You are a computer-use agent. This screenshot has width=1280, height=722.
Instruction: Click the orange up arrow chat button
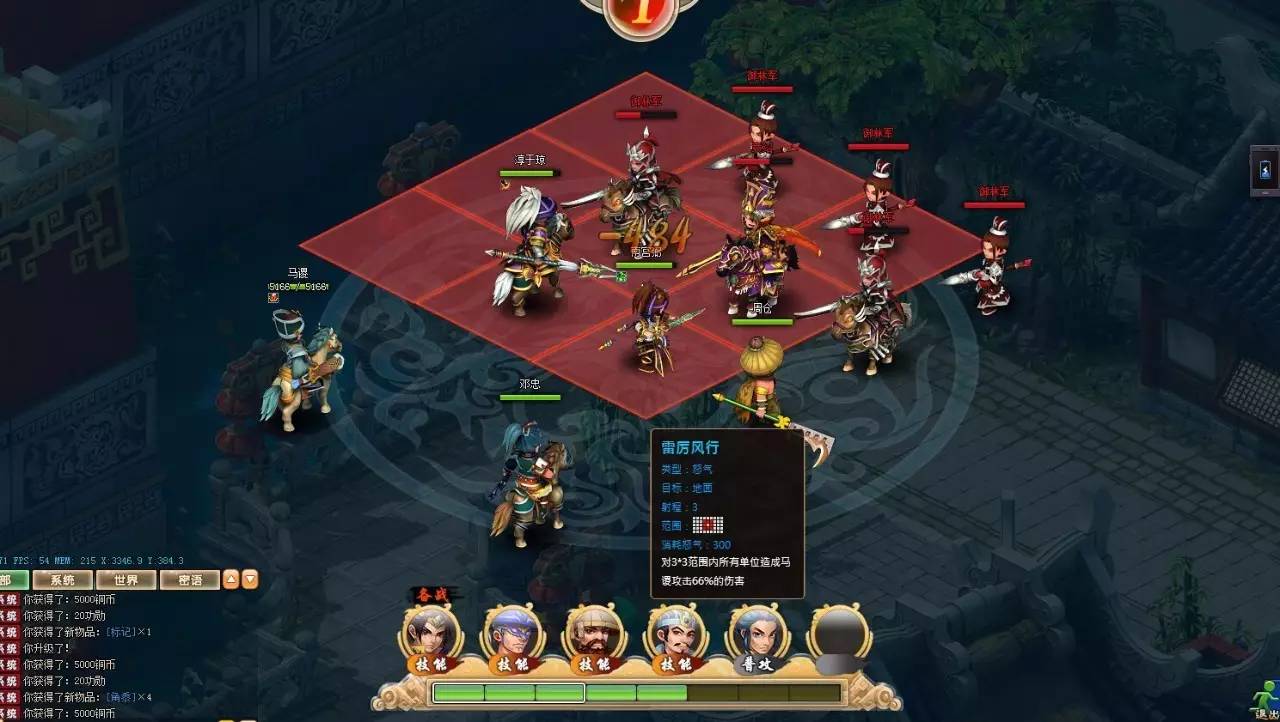coord(231,579)
